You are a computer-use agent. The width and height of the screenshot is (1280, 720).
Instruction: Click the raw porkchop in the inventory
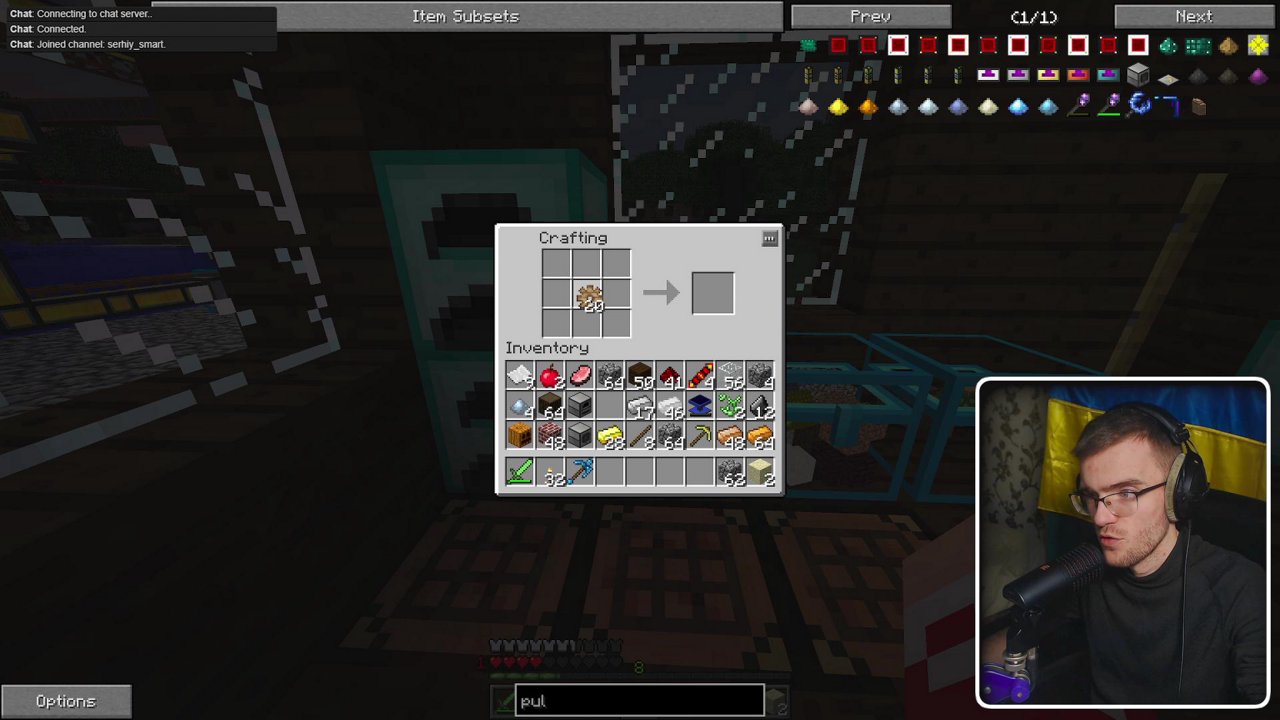tap(580, 375)
